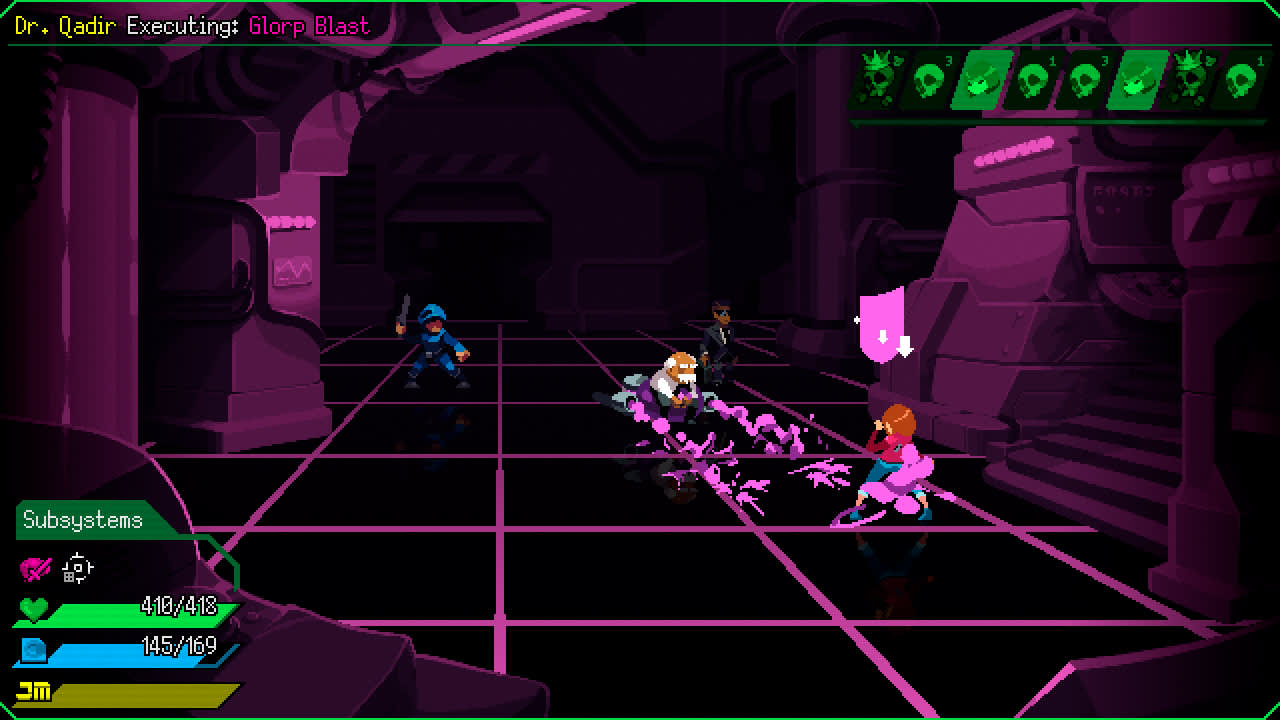This screenshot has width=1280, height=720.
Task: Click the Dr. Qadir name label
Action: point(65,25)
